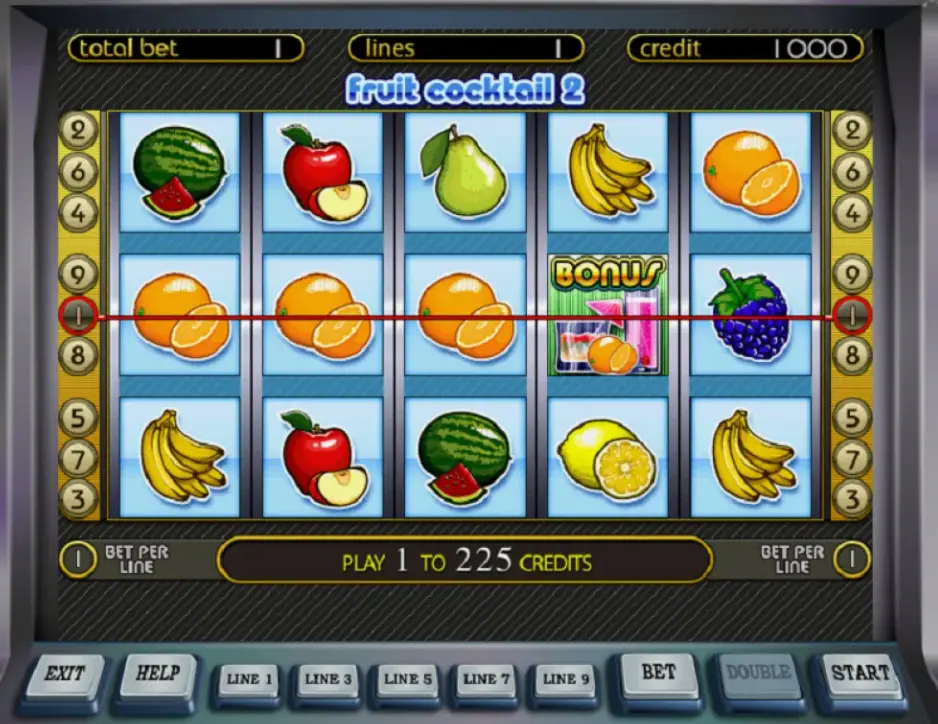This screenshot has height=724, width=938.
Task: Raise the wager using the Bet button
Action: (x=658, y=675)
